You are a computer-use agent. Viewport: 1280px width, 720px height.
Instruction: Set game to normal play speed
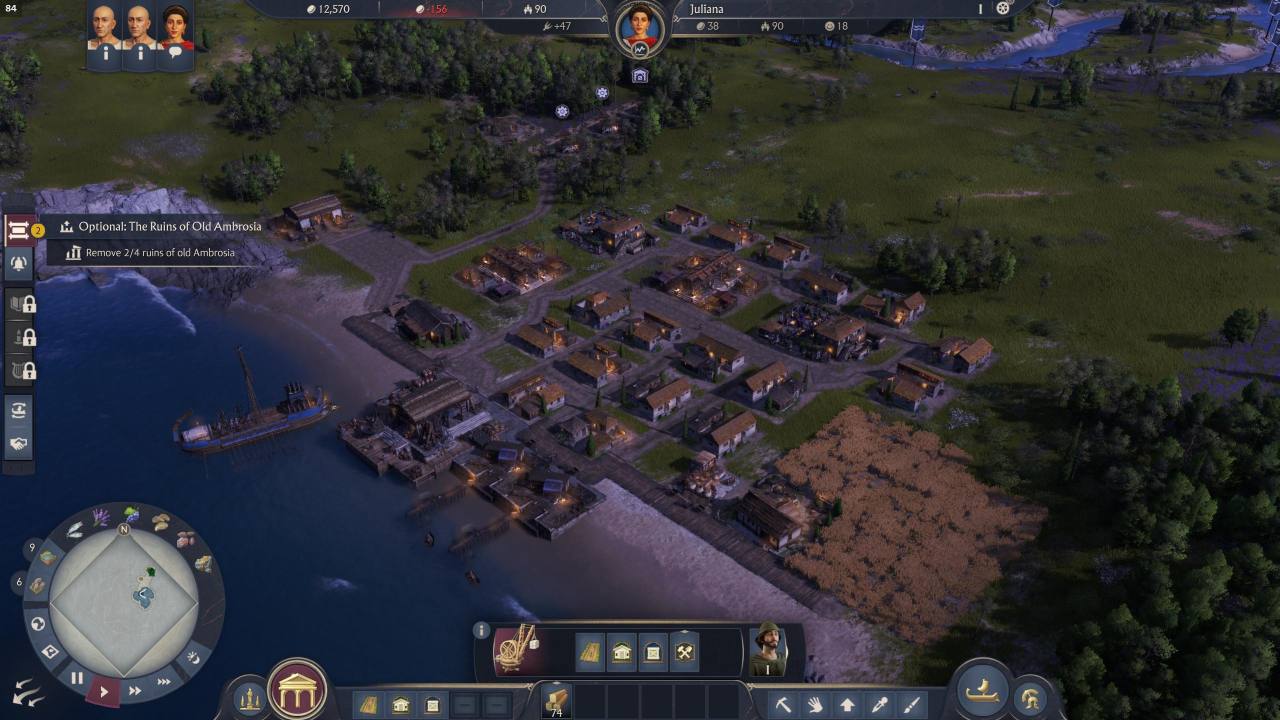104,690
